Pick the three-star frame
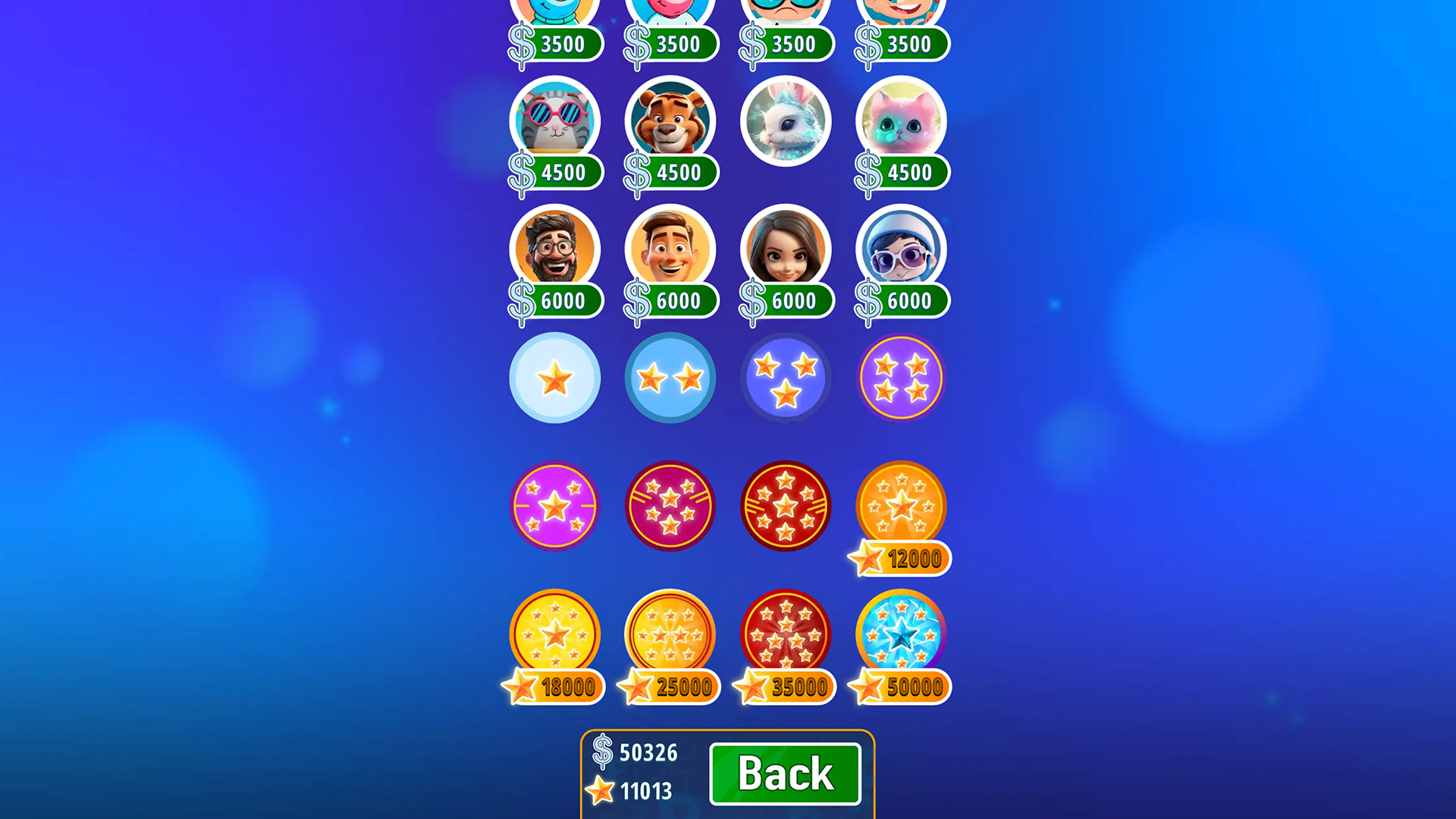 786,377
